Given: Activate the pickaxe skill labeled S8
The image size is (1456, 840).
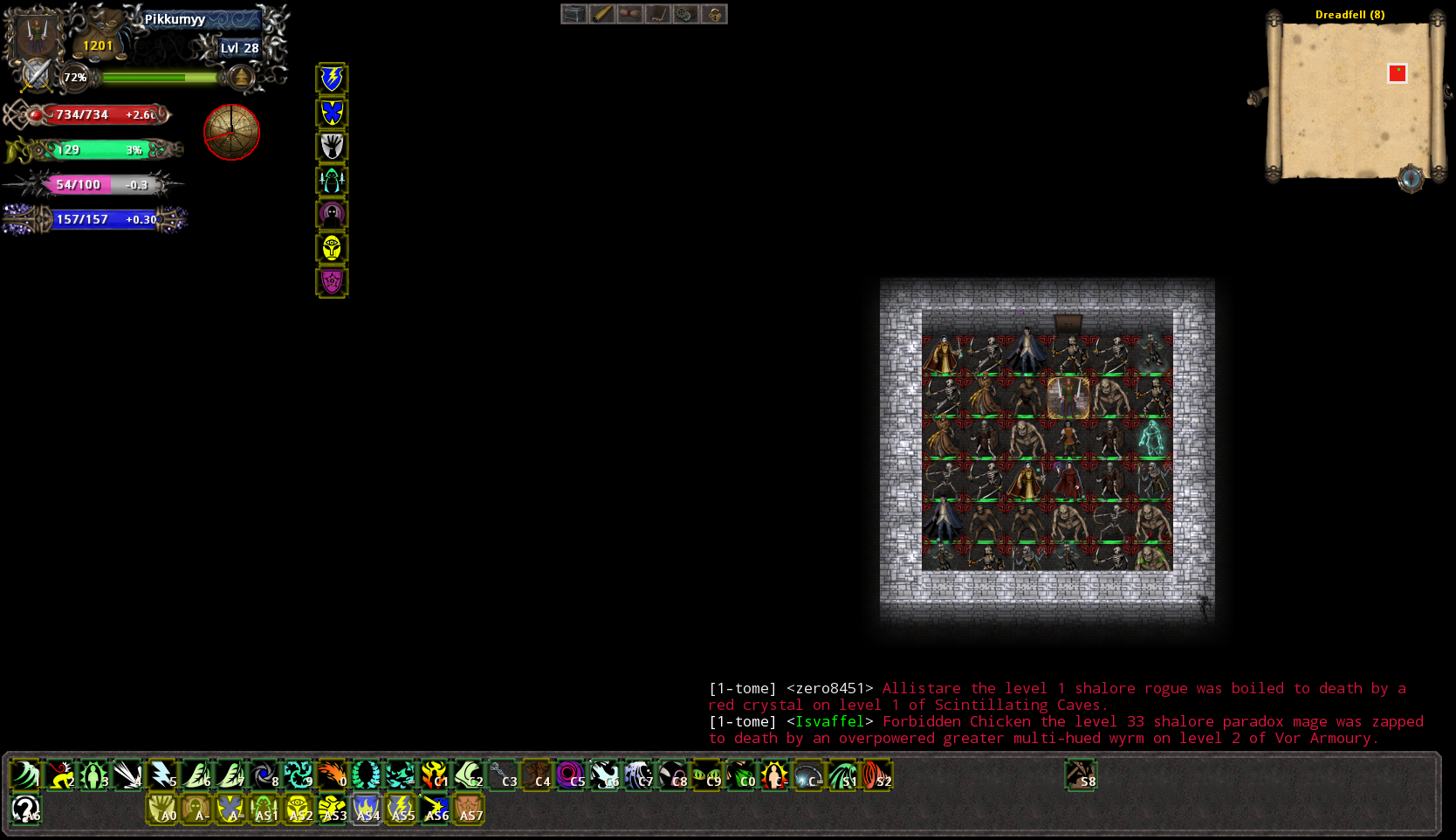Looking at the screenshot, I should pos(1081,775).
